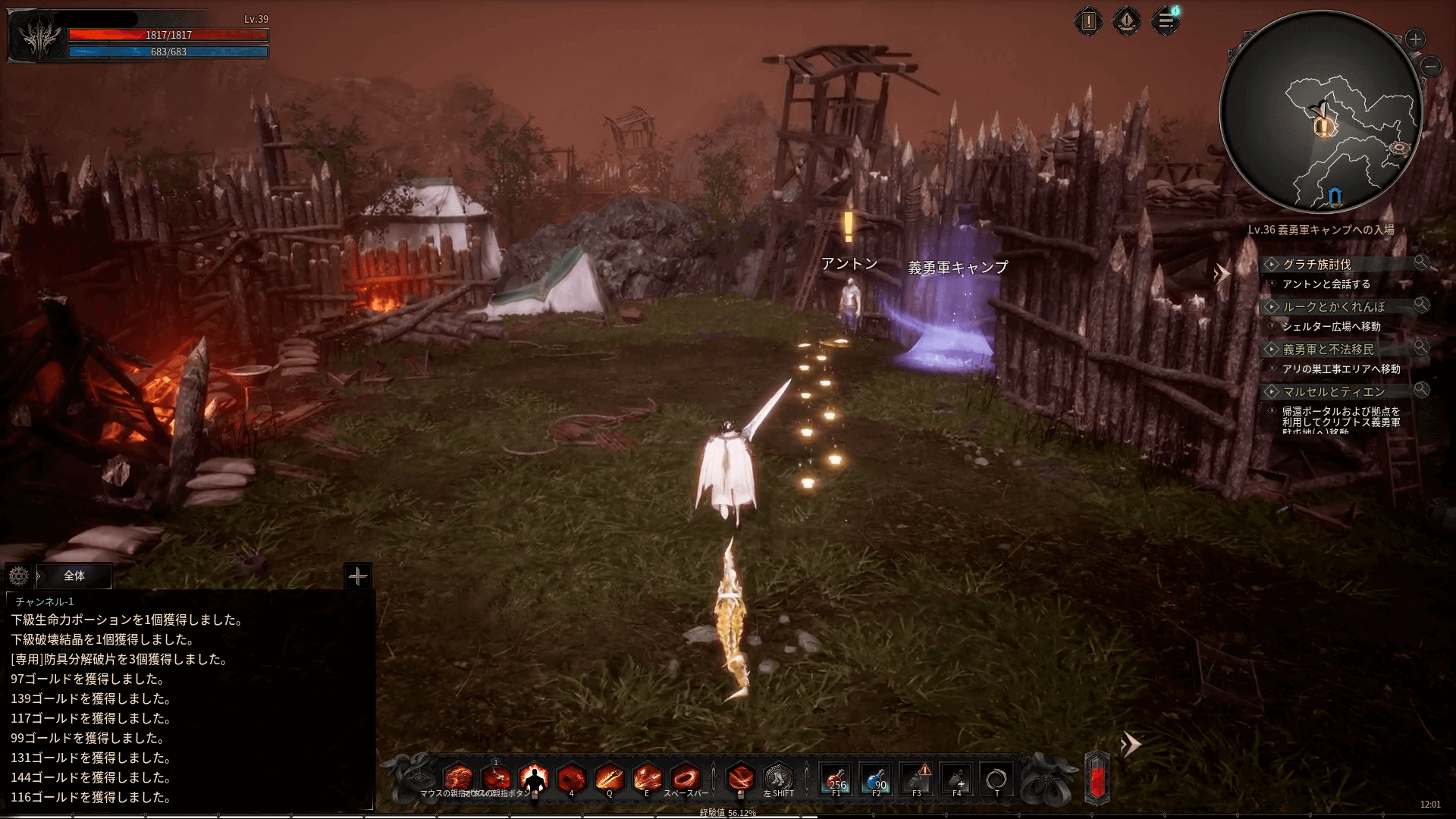Zoom in the minimap with plus button
1456x819 pixels.
pos(1415,39)
